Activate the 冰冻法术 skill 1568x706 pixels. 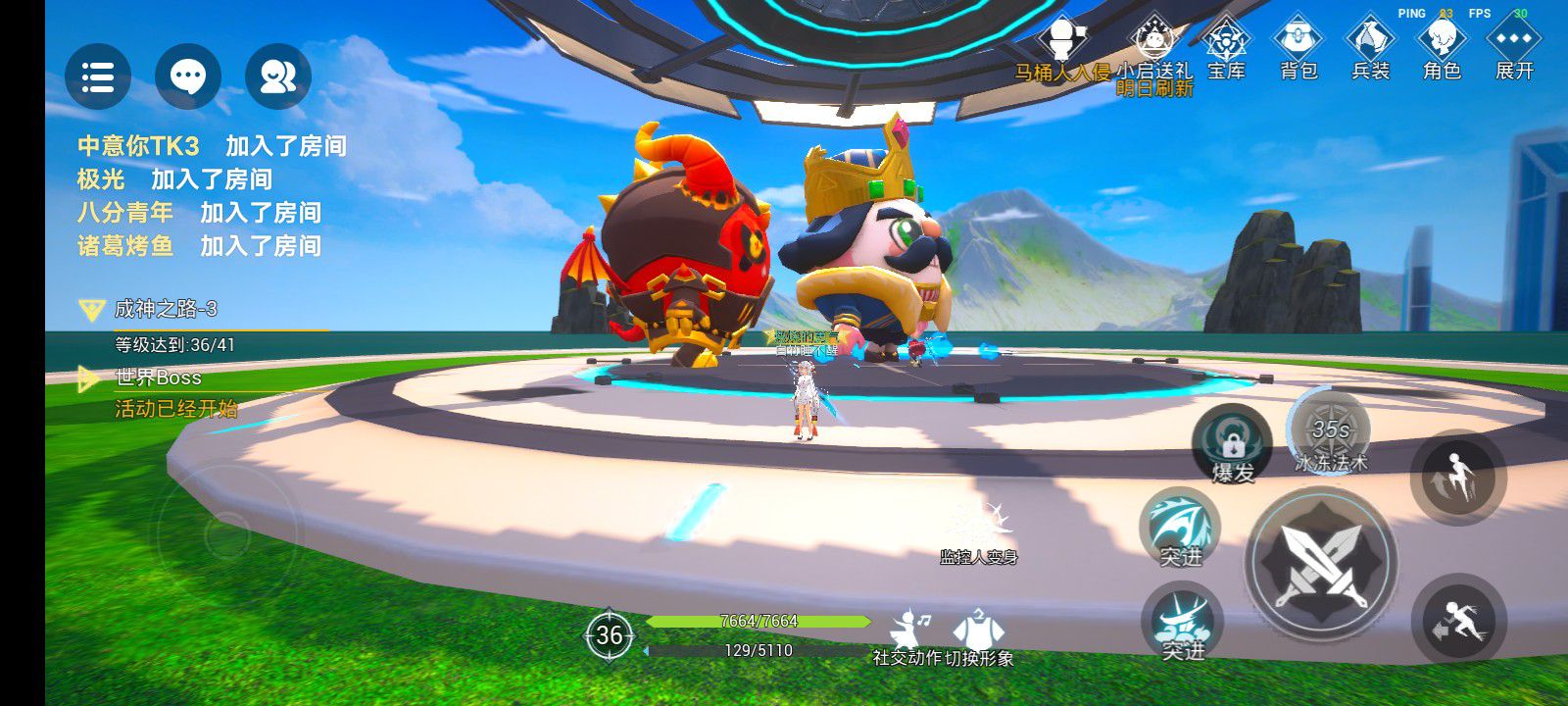click(1330, 432)
